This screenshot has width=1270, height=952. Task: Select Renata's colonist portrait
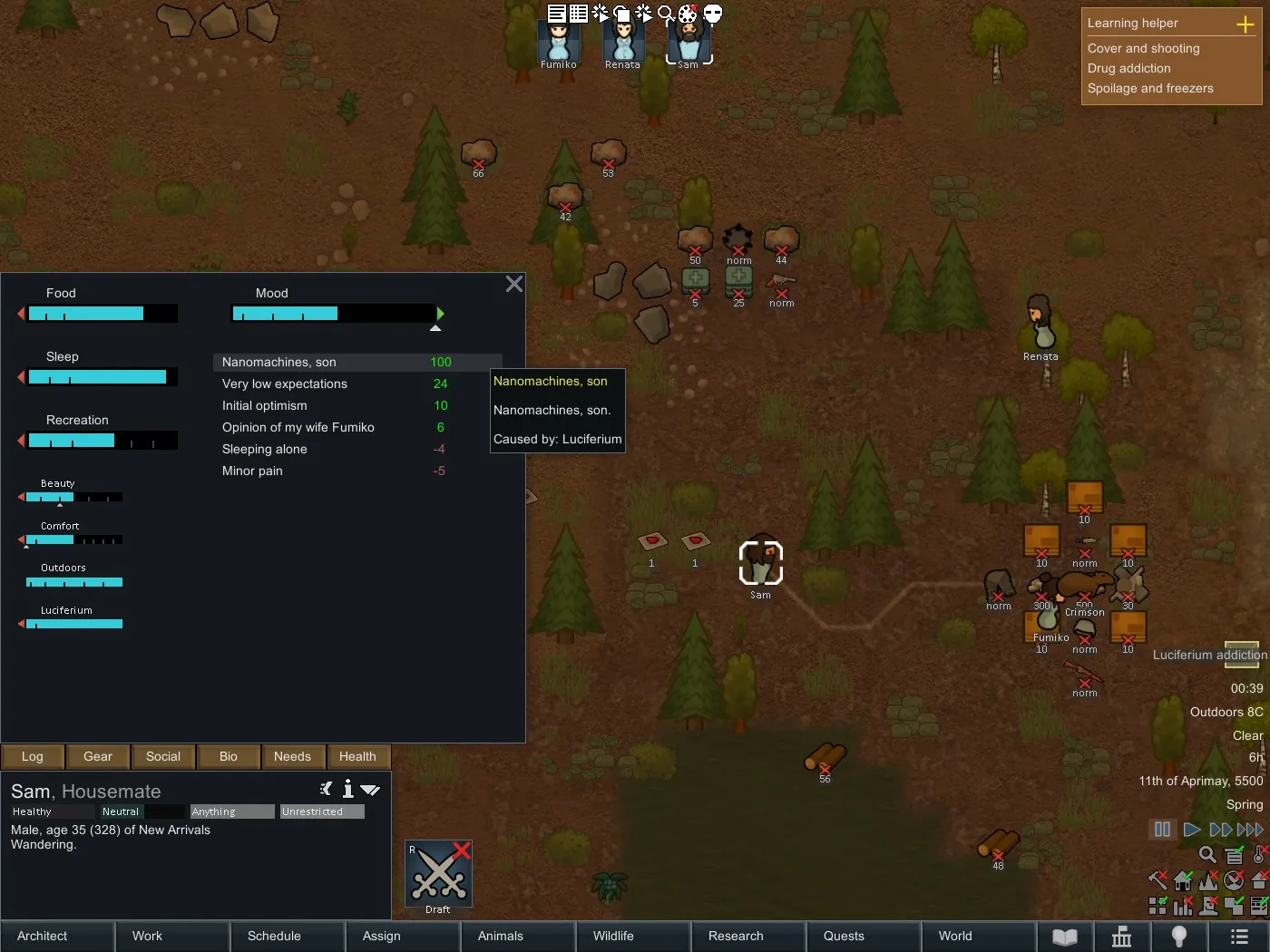(623, 43)
